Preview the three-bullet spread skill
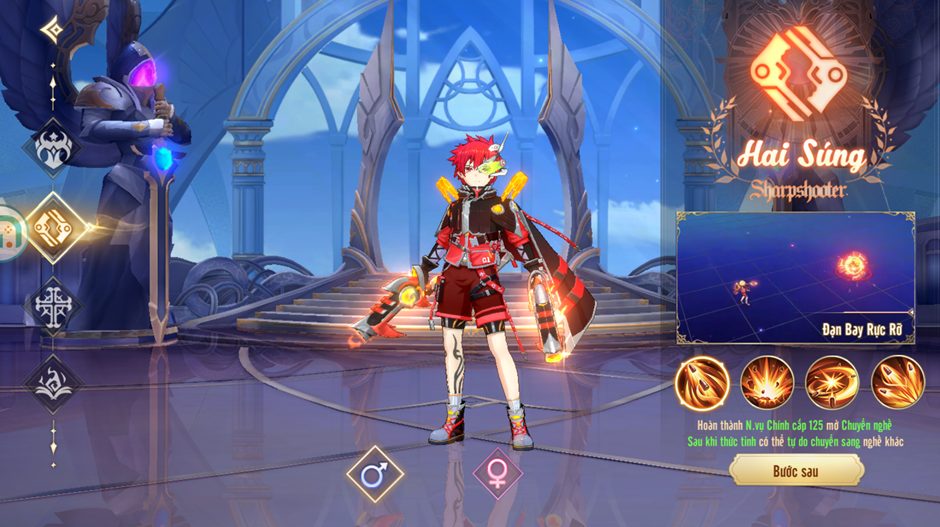This screenshot has height=527, width=940. pyautogui.click(x=897, y=383)
